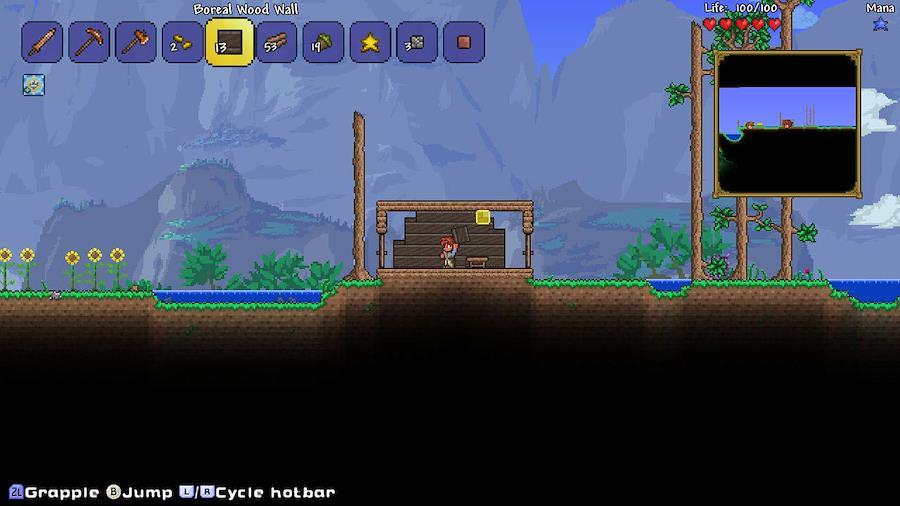Click the minimap
The width and height of the screenshot is (900, 506).
click(786, 123)
